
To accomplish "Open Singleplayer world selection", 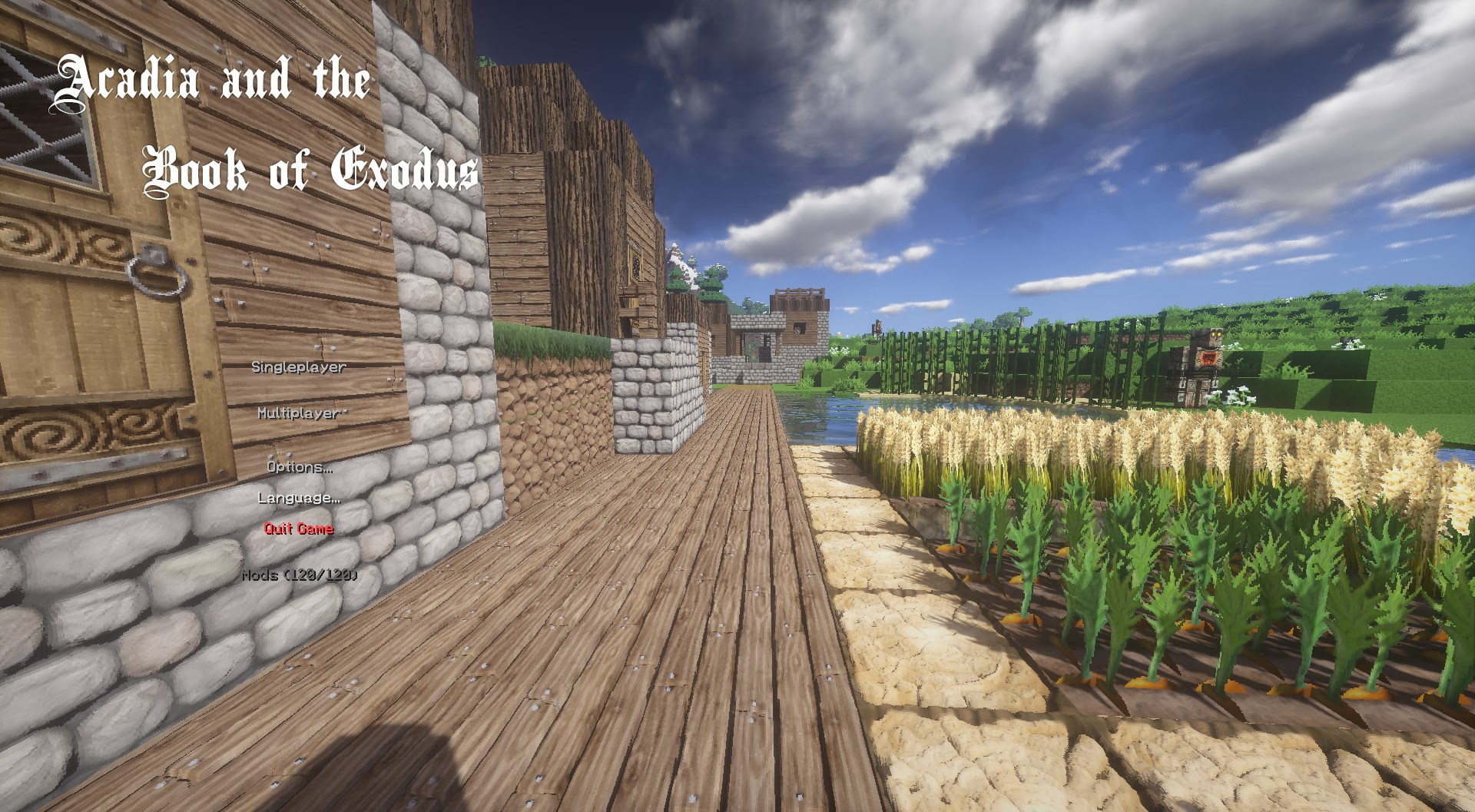I will [x=298, y=368].
